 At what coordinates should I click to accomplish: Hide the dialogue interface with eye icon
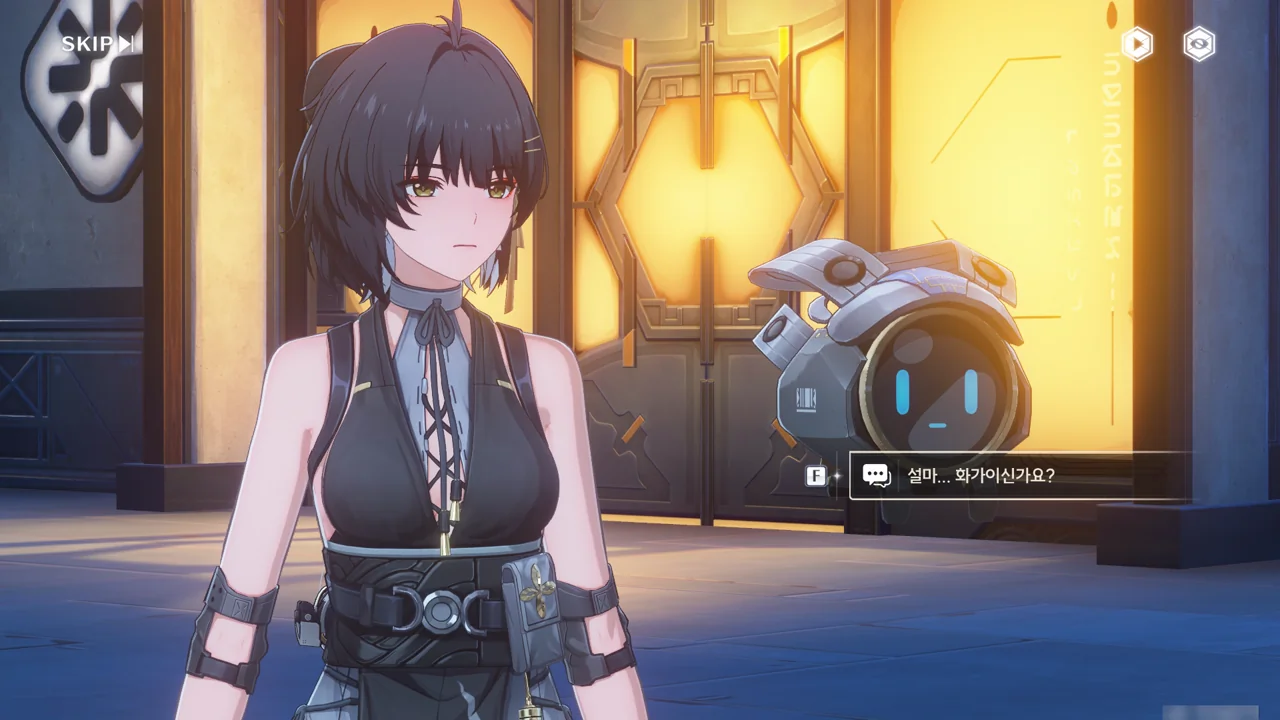[x=1199, y=44]
